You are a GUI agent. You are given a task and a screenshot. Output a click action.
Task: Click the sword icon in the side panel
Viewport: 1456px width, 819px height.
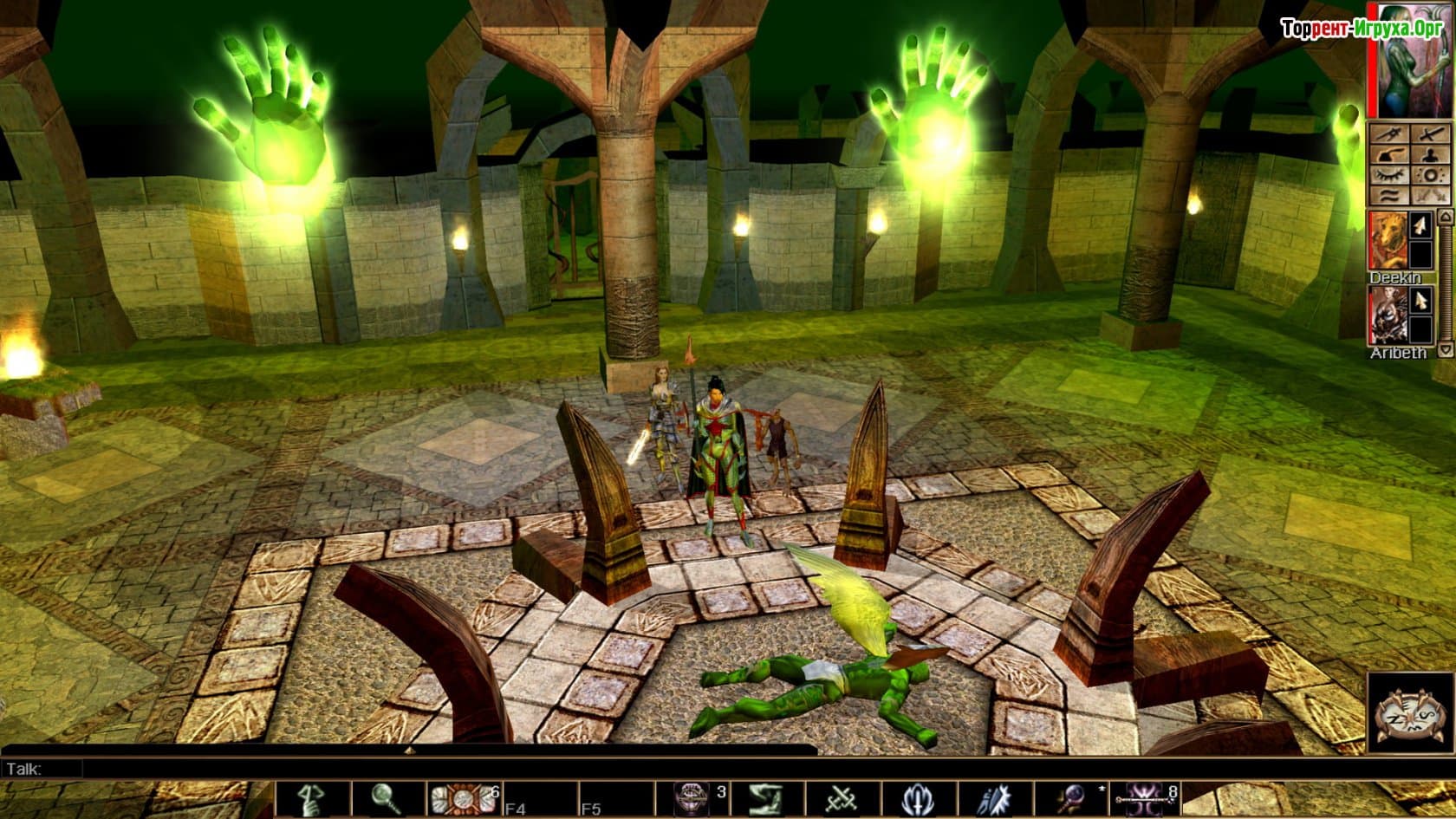click(x=1432, y=135)
